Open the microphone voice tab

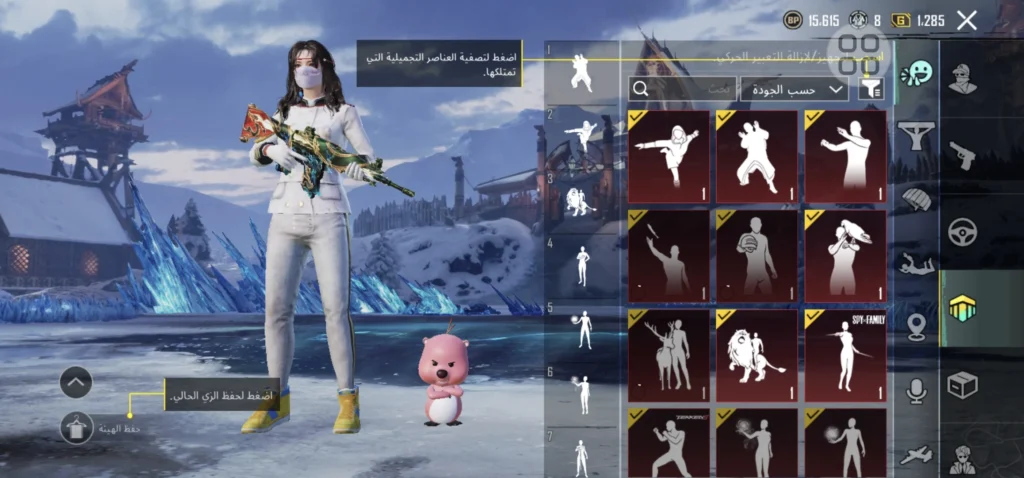pos(916,391)
